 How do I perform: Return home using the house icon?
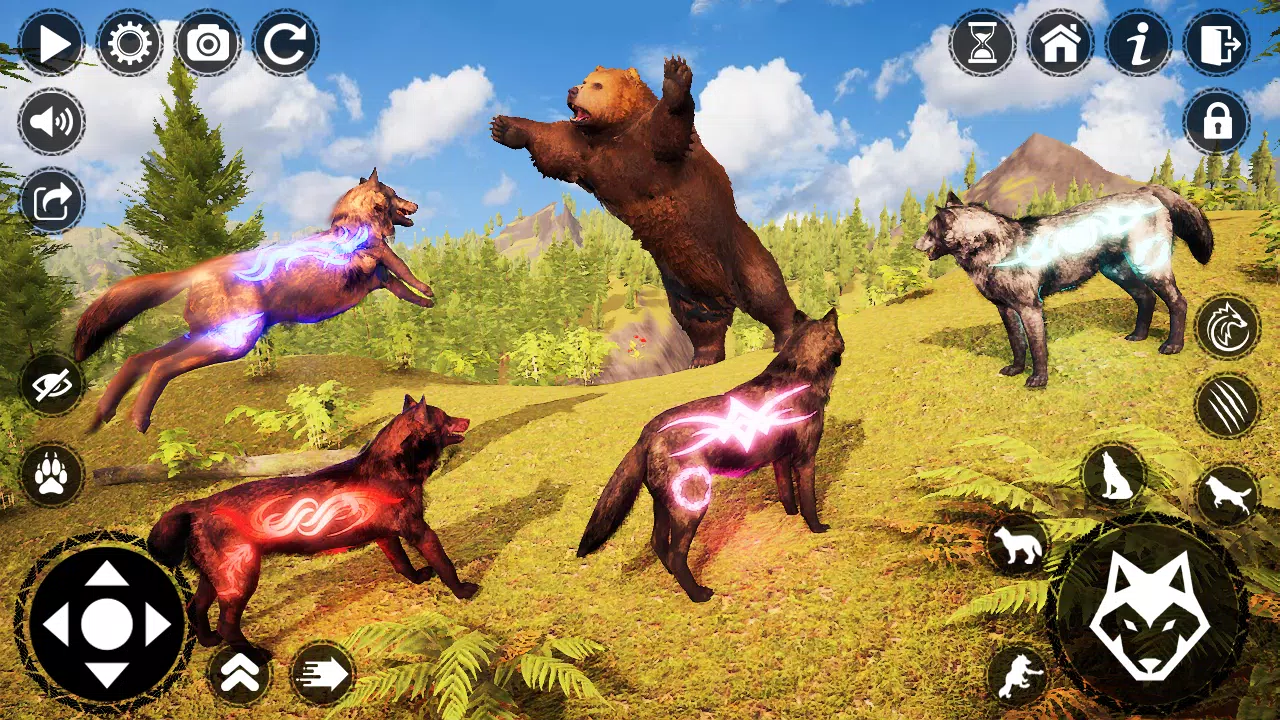(x=1060, y=42)
